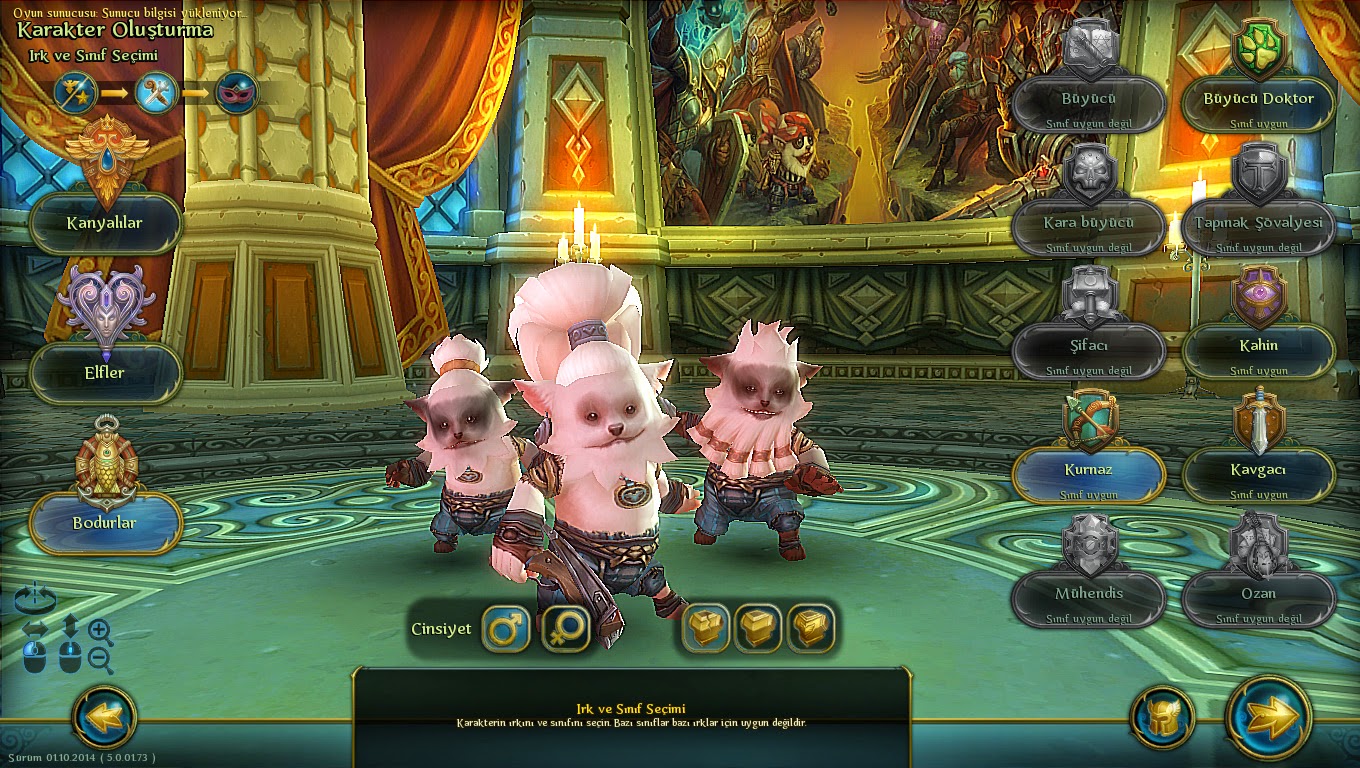Select the Mühendis class
This screenshot has width=1360, height=768.
click(x=1089, y=598)
